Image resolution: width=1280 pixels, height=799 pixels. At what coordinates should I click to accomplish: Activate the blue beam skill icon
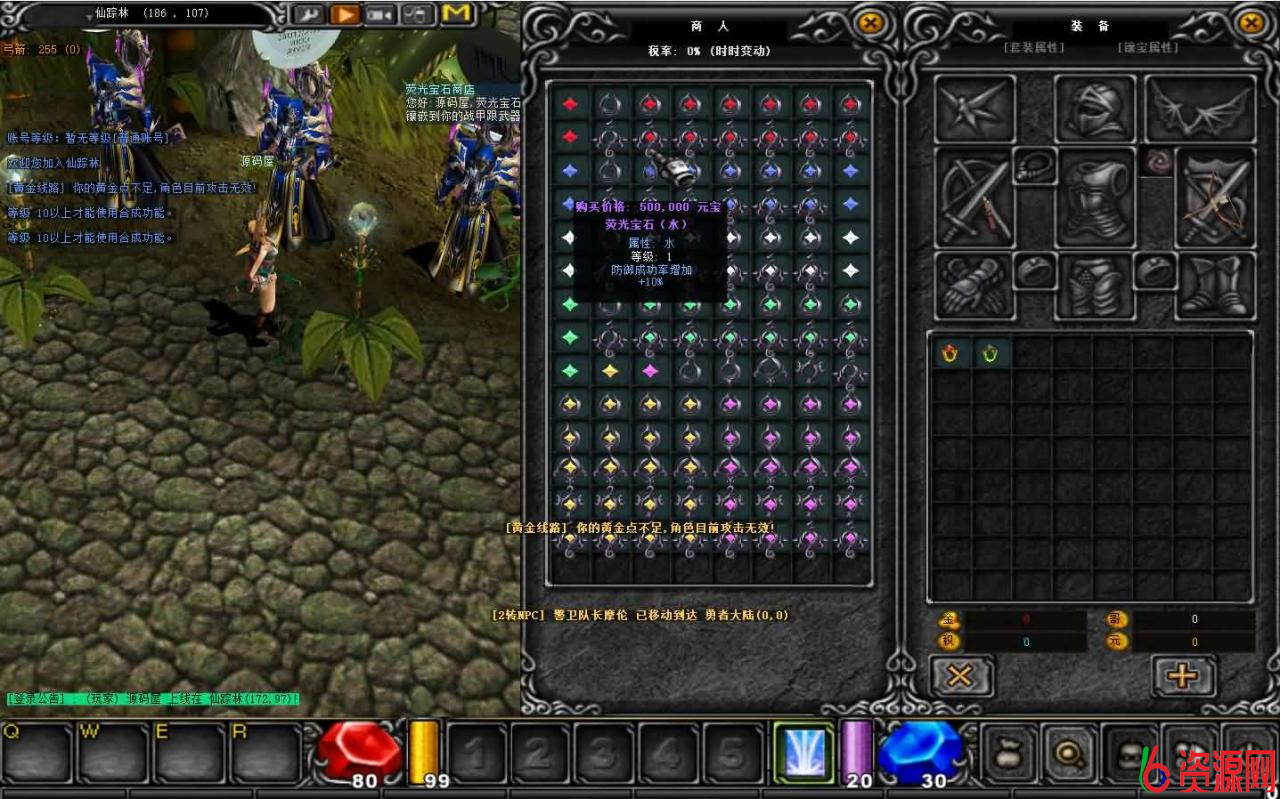coord(803,753)
